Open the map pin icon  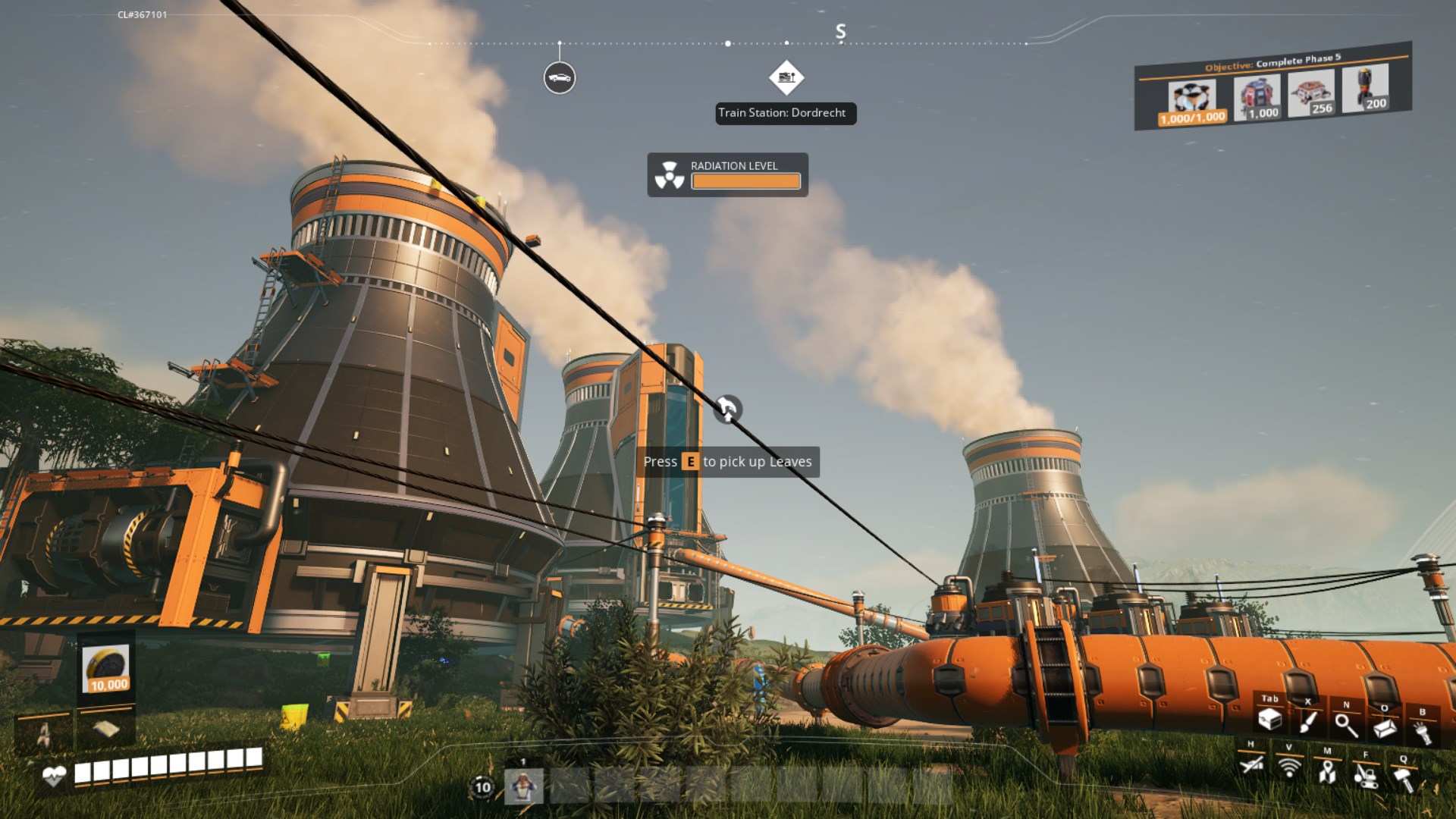[x=1327, y=772]
